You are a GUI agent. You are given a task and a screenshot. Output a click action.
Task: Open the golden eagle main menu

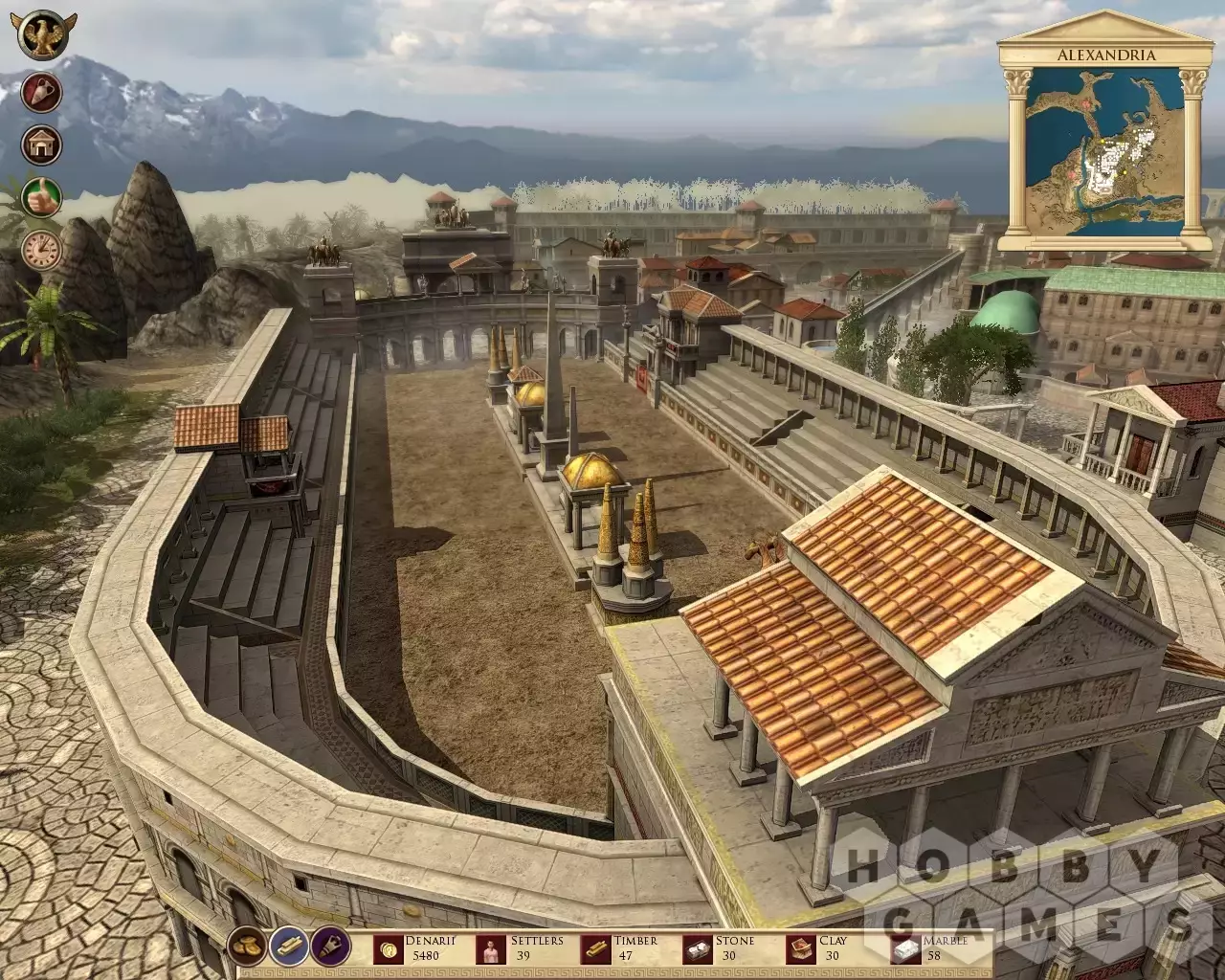tap(40, 34)
